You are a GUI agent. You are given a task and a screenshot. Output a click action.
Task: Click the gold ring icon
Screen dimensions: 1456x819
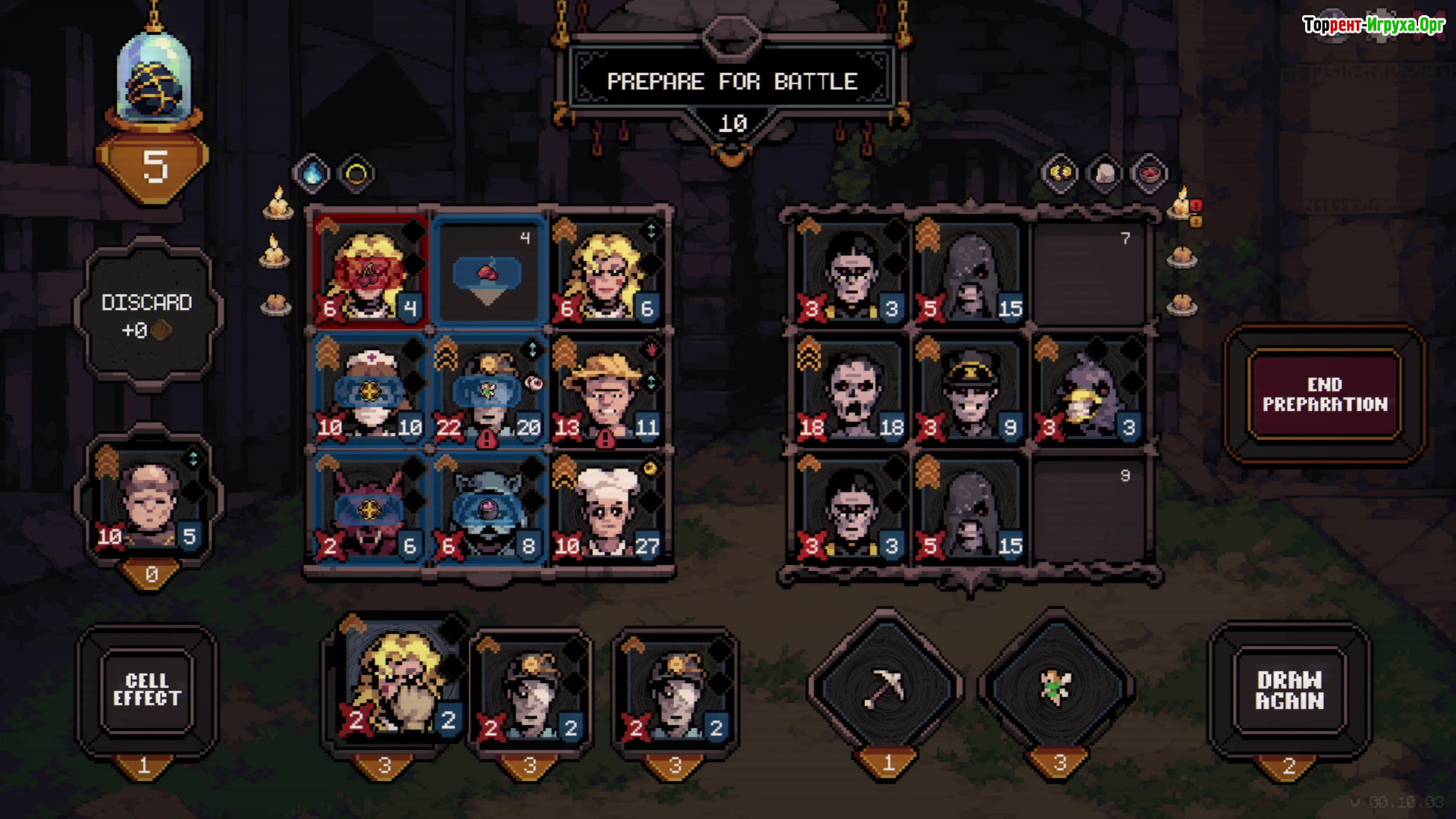click(x=356, y=174)
